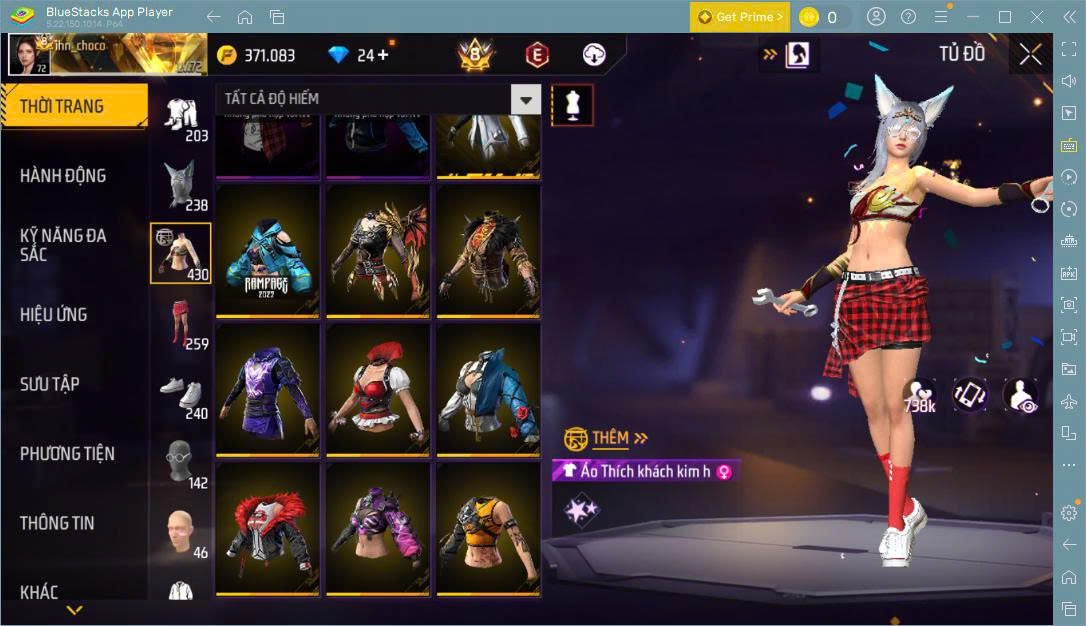Choose the Rampage 2022 blue jacket

click(x=268, y=250)
